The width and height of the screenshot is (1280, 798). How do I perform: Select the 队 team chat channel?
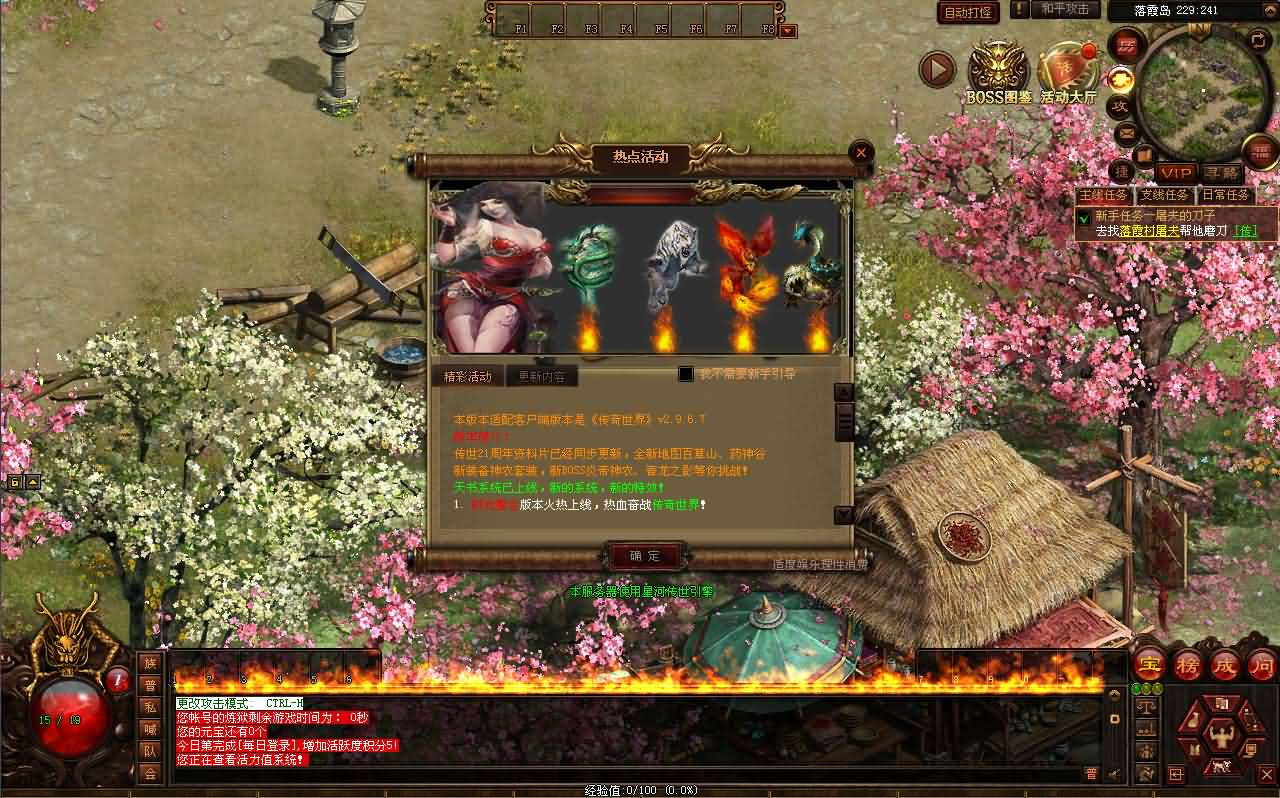(x=150, y=751)
